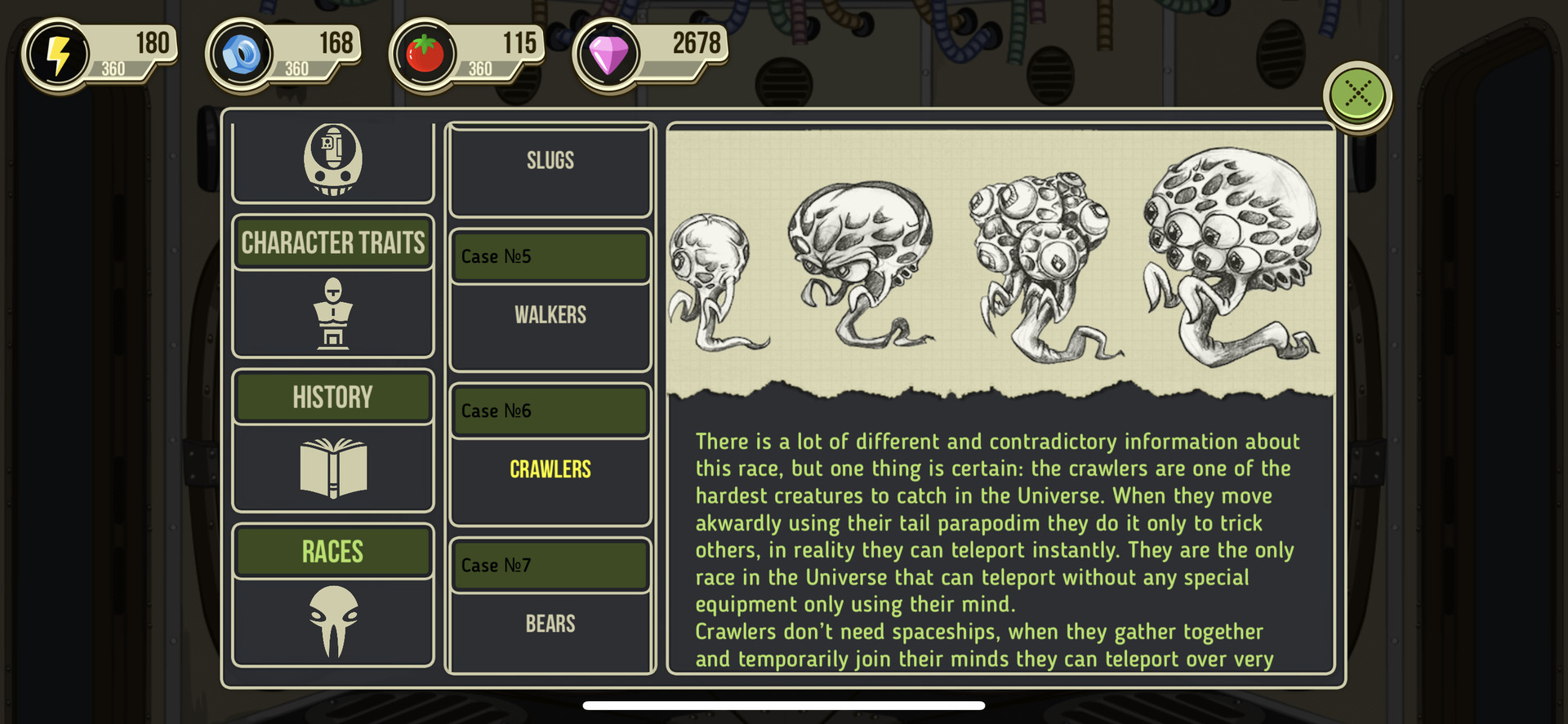Click the bust statue Character Traits icon
The image size is (1568, 724).
tap(333, 313)
